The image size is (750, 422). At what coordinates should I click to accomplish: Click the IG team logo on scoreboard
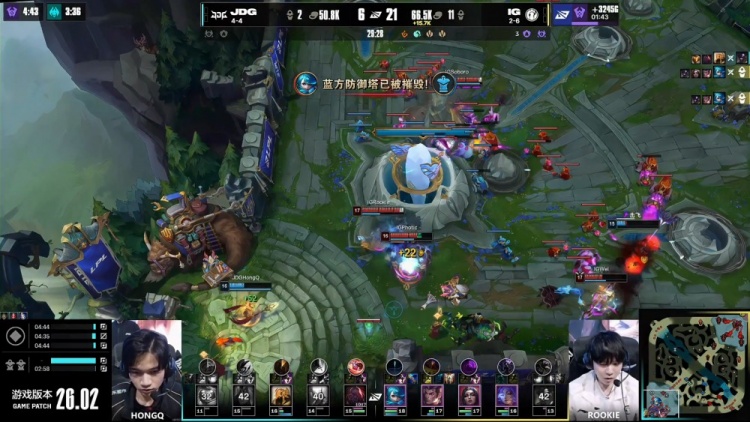(x=532, y=15)
